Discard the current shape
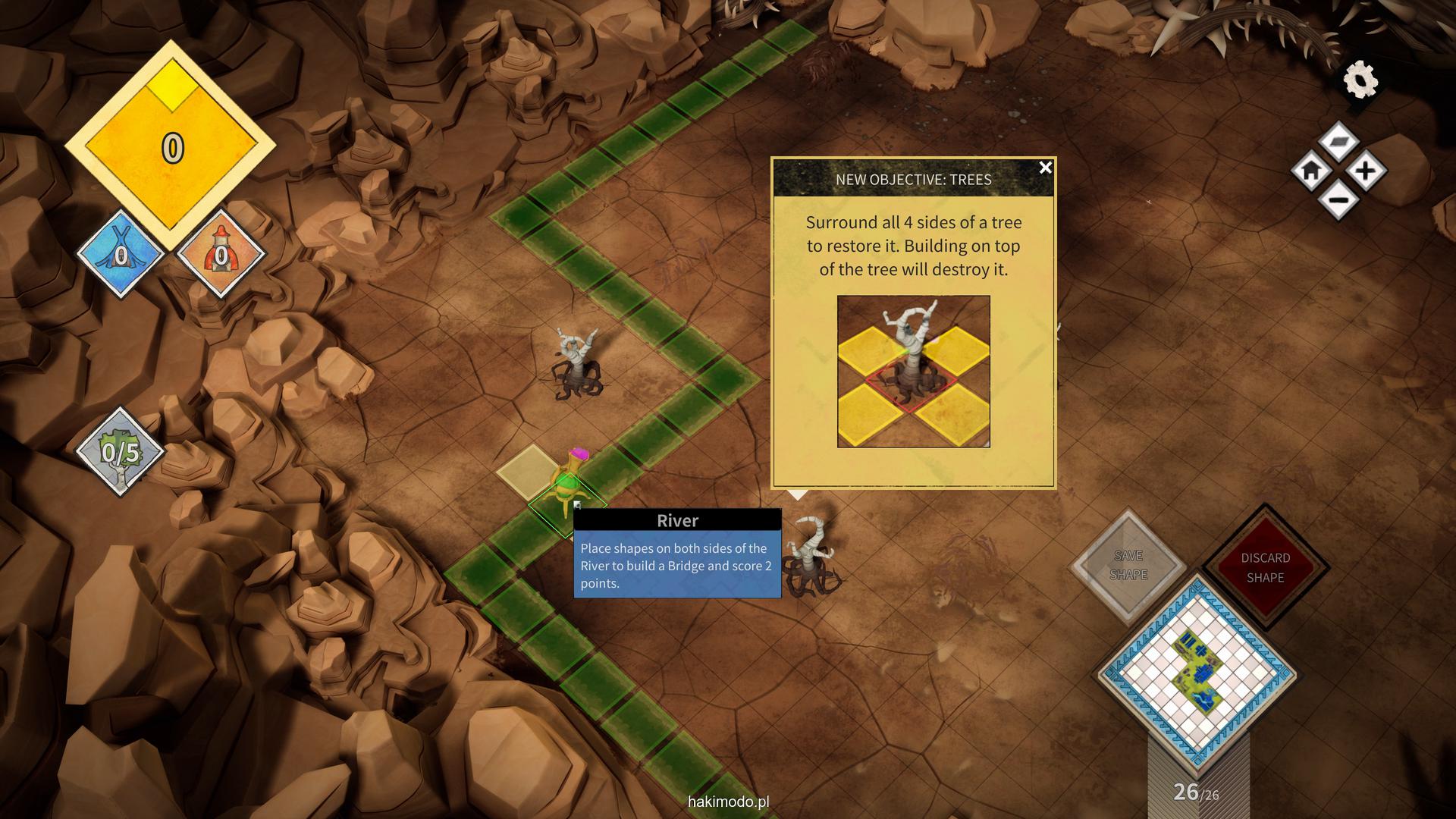 1265,567
